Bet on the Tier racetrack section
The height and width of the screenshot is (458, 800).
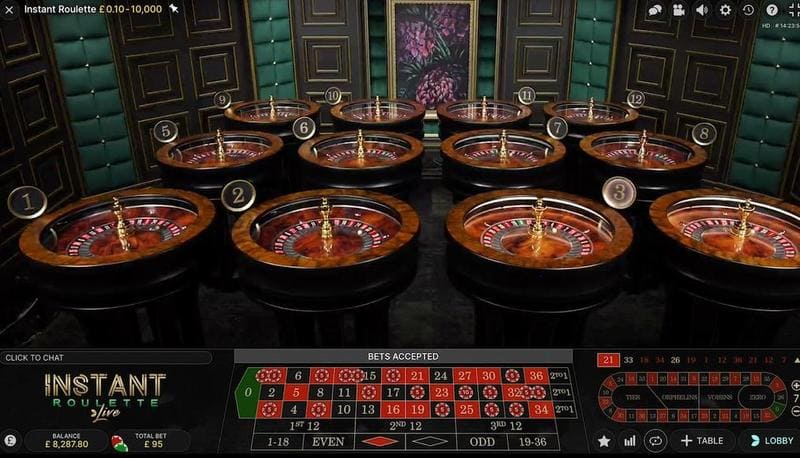[632, 396]
